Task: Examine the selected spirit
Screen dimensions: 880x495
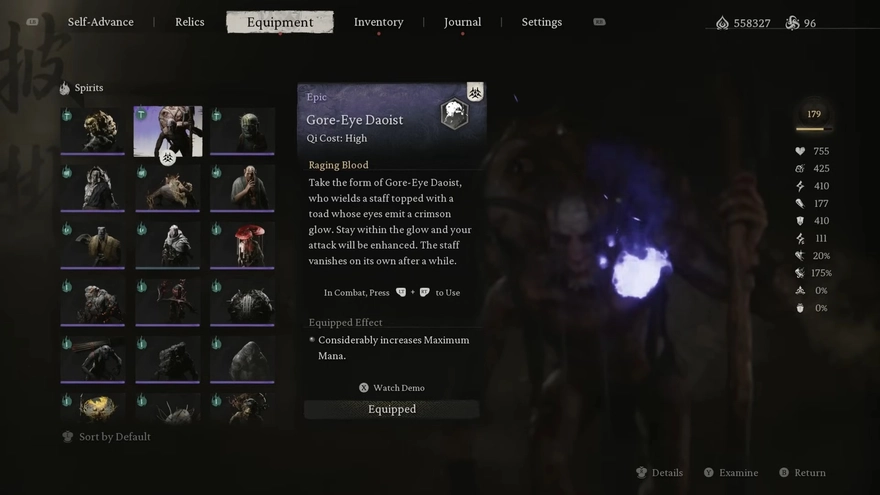Action: tap(731, 473)
